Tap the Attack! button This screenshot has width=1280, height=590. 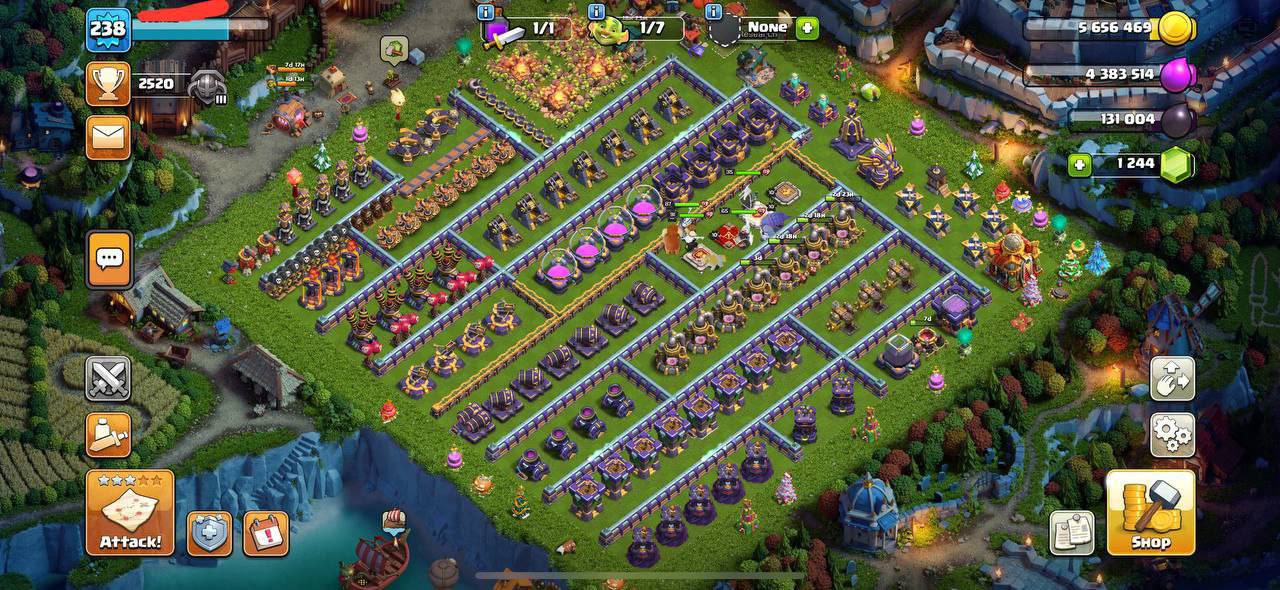(130, 513)
